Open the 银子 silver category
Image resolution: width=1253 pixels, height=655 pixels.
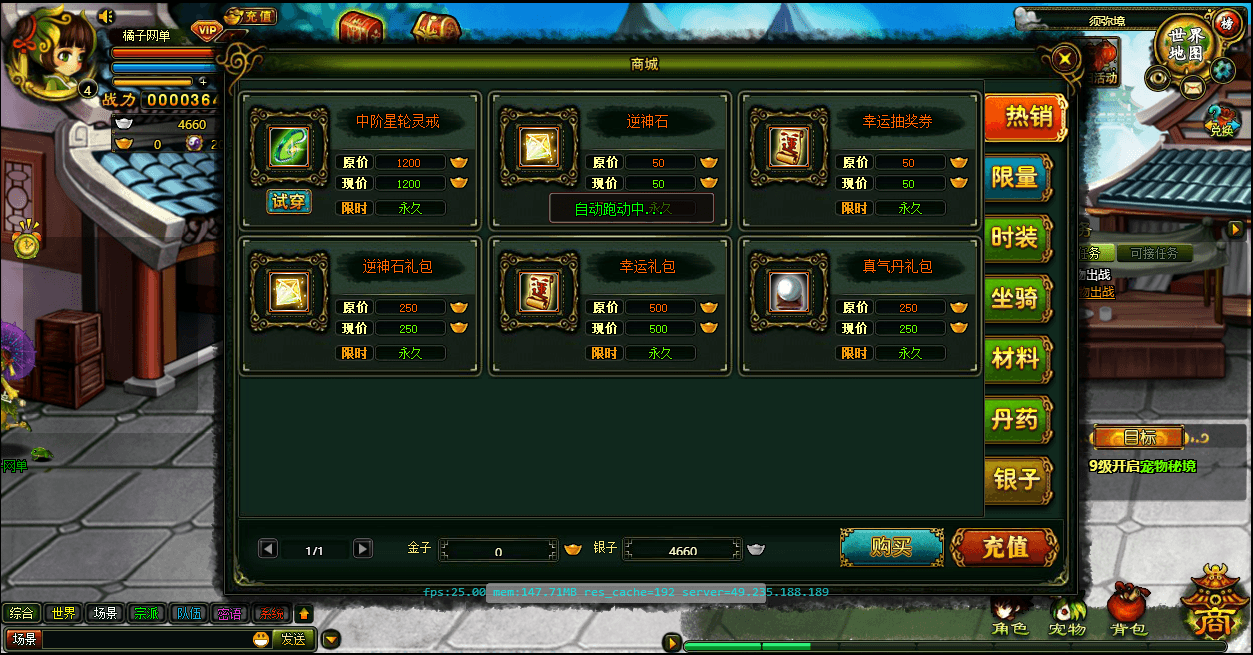[1017, 479]
